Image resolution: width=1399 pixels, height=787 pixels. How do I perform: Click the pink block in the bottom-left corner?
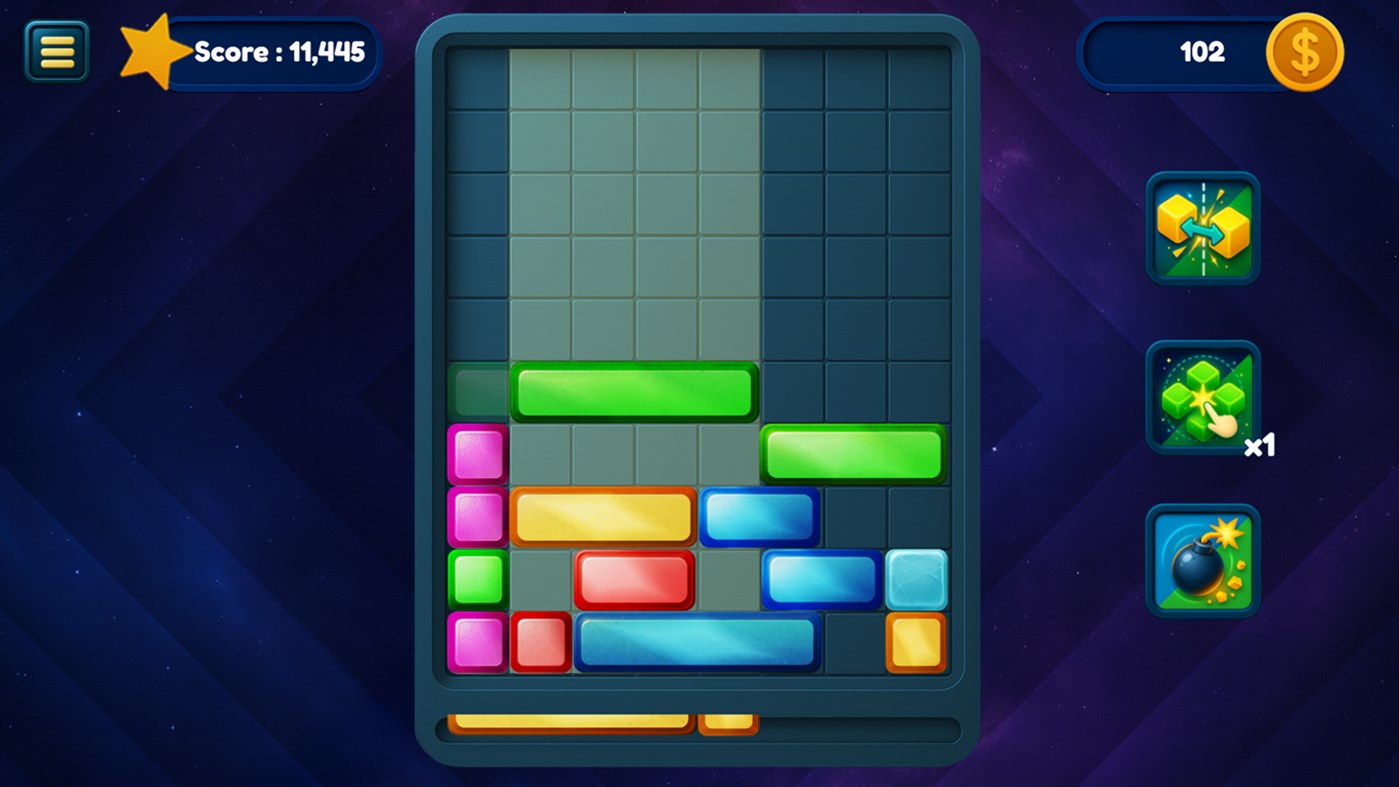tap(477, 643)
